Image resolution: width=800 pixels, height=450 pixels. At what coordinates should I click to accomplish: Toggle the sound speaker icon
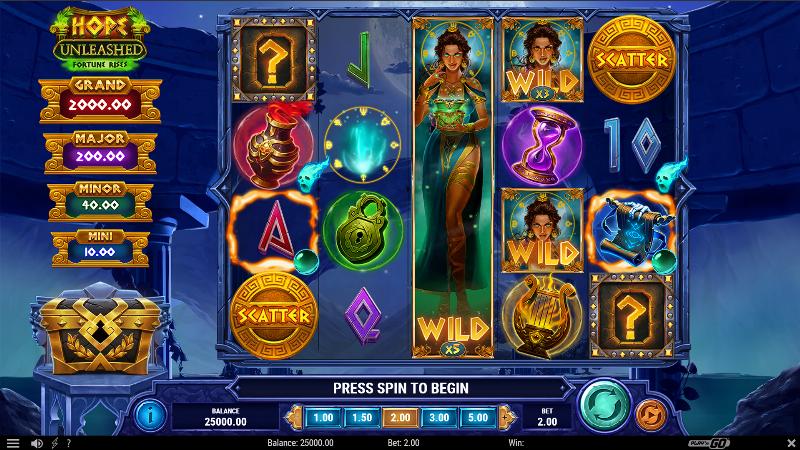pos(36,442)
